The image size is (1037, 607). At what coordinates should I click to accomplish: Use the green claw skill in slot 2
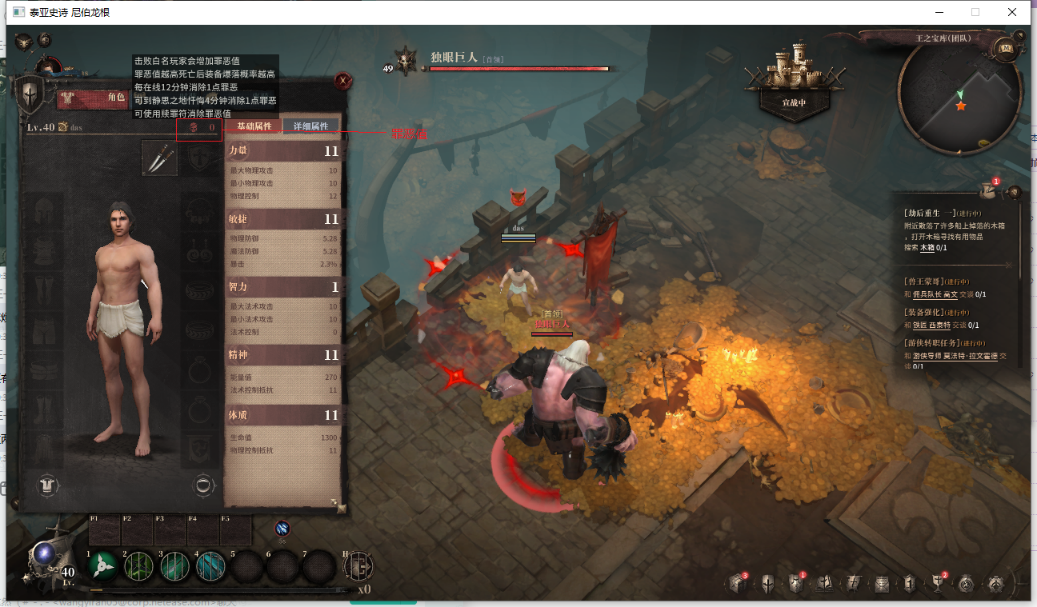click(x=138, y=566)
